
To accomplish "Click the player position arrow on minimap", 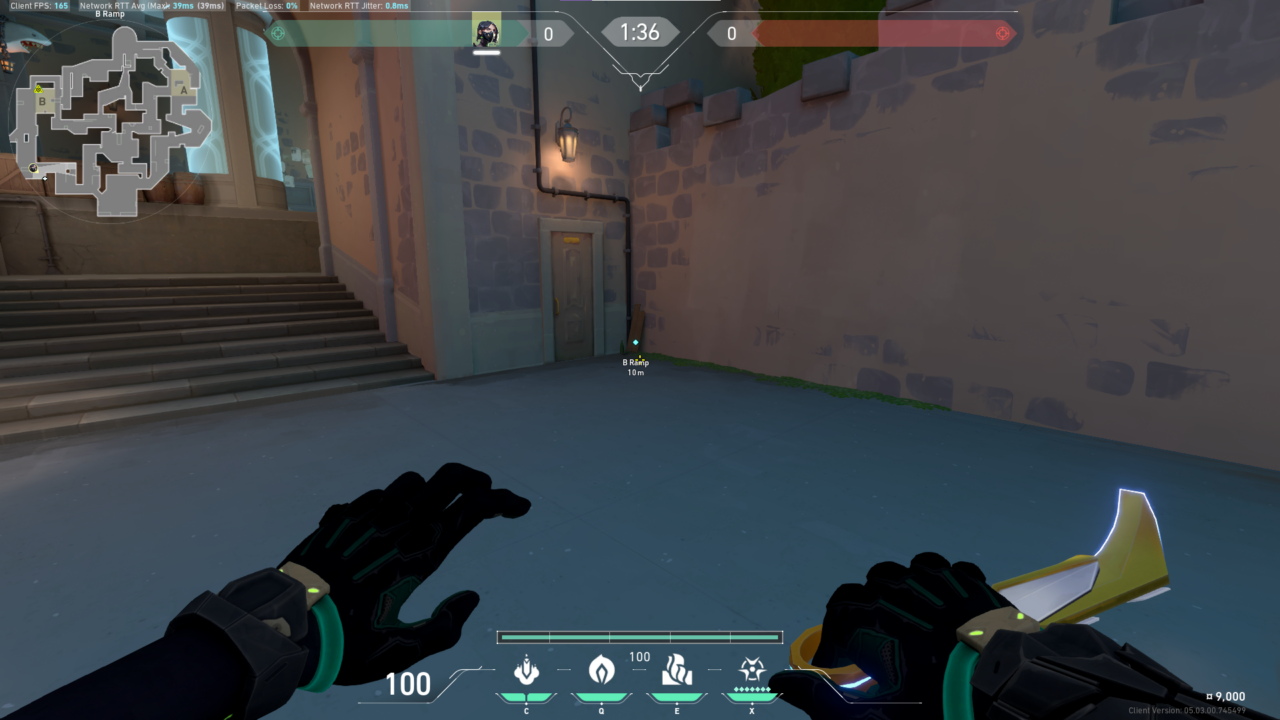I will 34,168.
